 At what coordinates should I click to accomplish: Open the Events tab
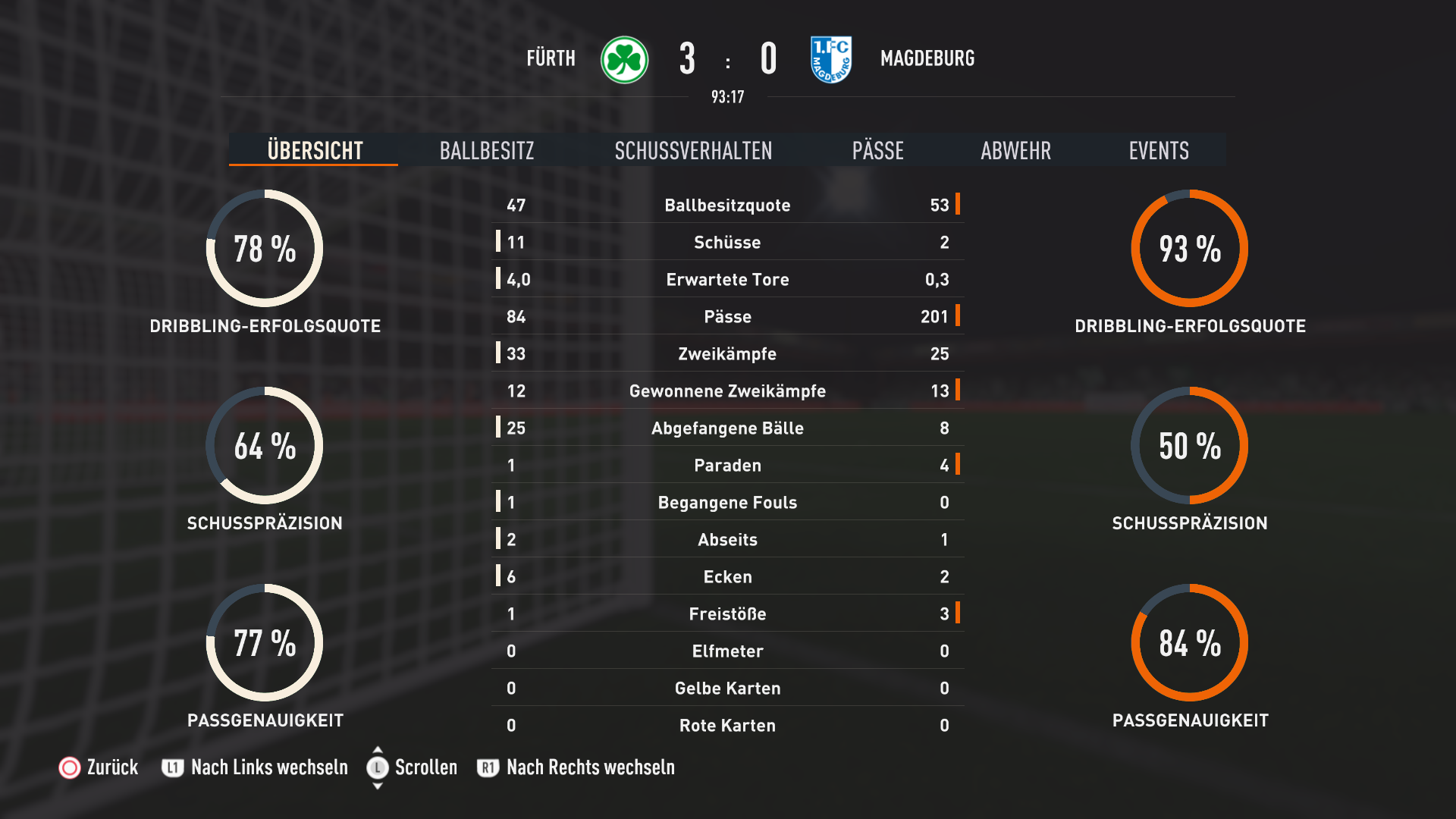click(x=1158, y=150)
